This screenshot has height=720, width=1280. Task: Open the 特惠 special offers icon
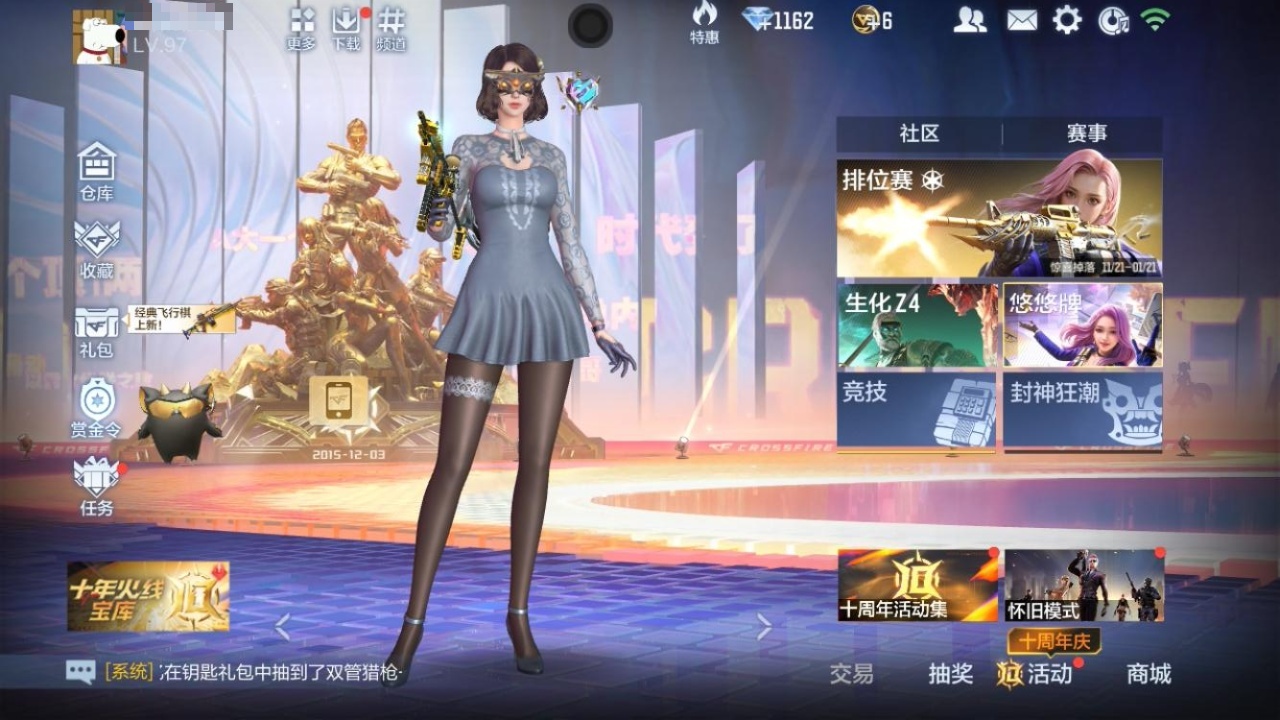coord(704,22)
